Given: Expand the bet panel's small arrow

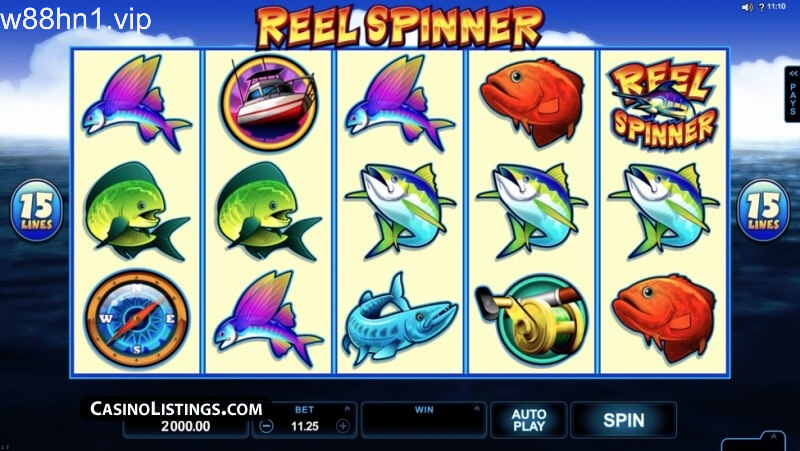Looking at the screenshot, I should click(x=345, y=409).
